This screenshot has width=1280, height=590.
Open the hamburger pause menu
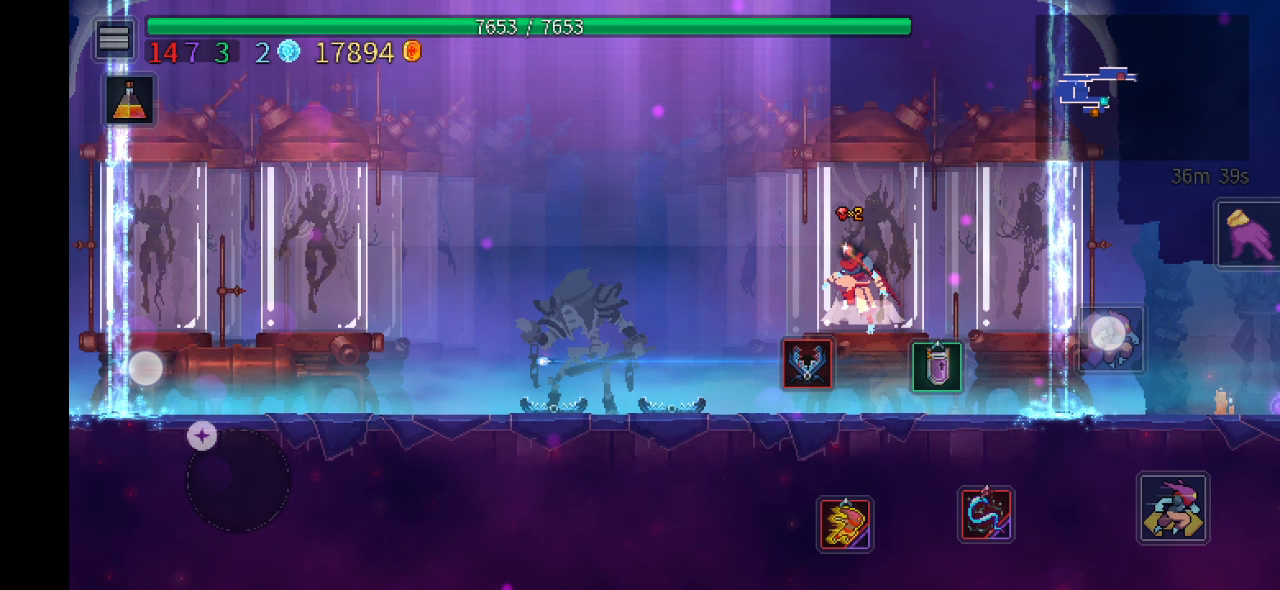click(114, 39)
